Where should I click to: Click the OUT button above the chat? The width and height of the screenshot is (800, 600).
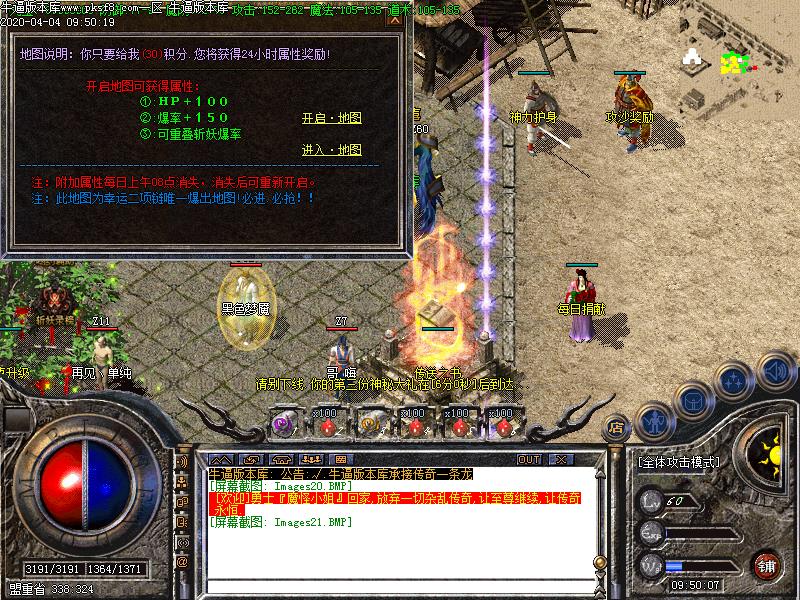coord(529,459)
